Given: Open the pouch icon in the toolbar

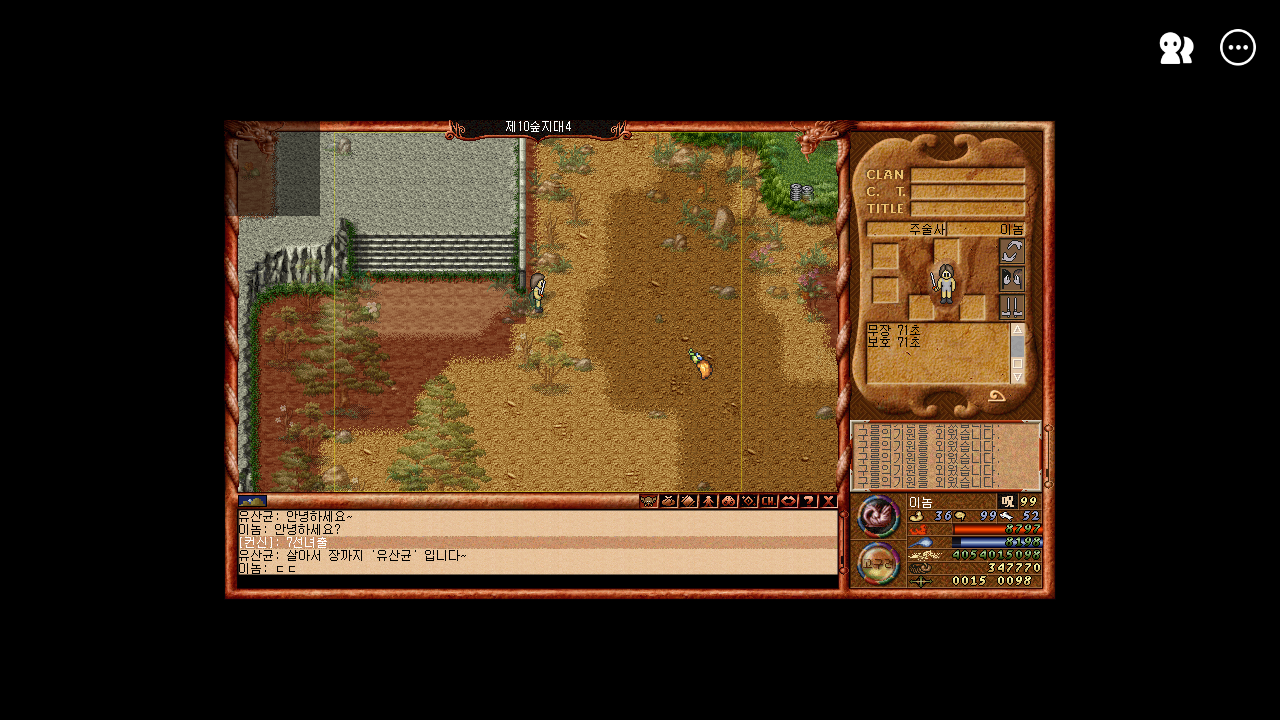Looking at the screenshot, I should [x=669, y=501].
